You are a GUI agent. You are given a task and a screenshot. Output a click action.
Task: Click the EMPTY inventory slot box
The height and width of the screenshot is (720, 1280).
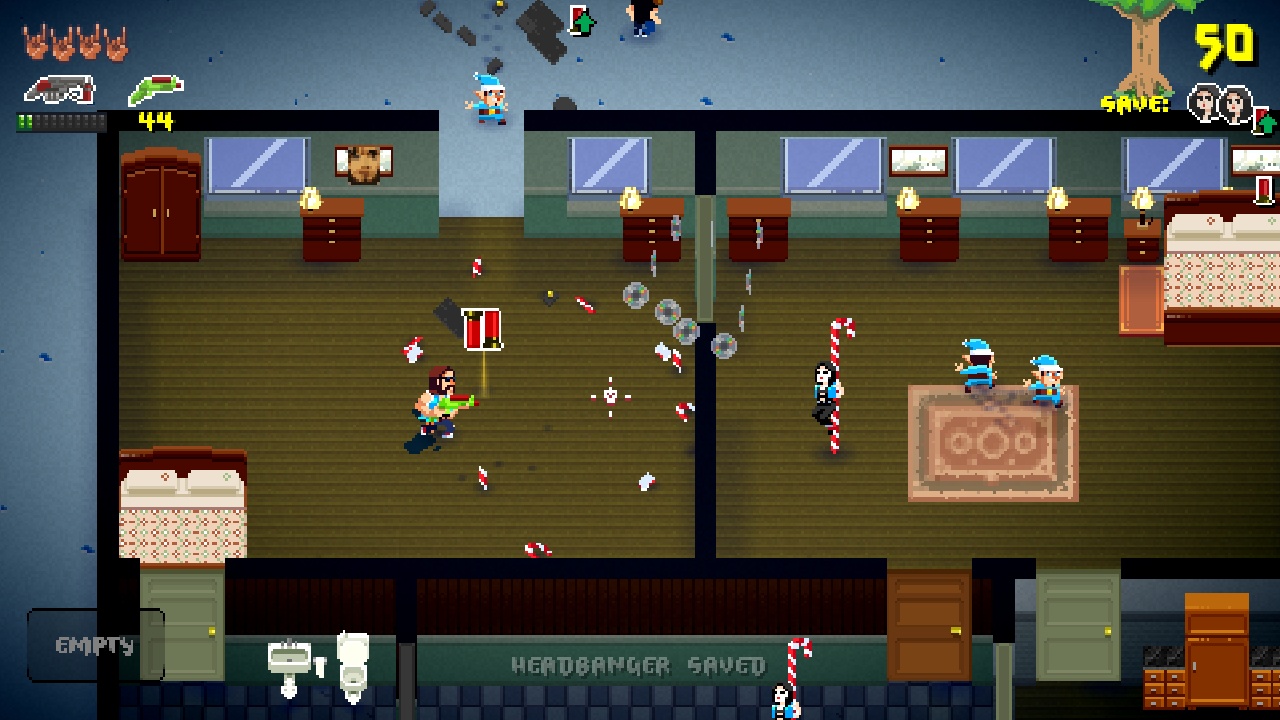(x=95, y=644)
